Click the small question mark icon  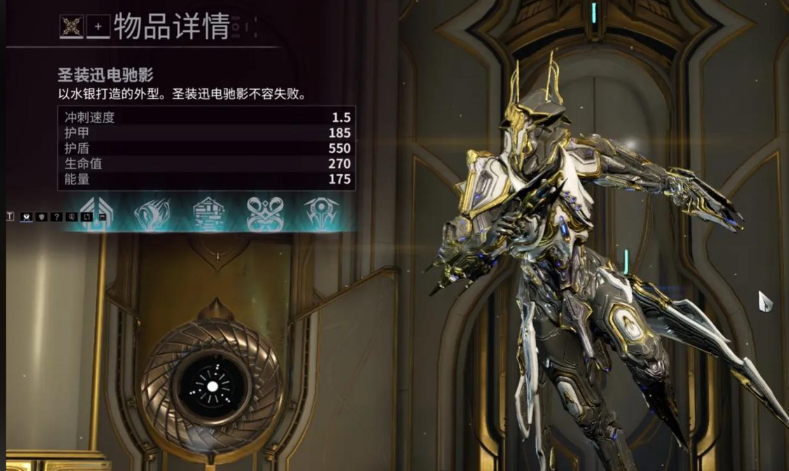[x=57, y=216]
